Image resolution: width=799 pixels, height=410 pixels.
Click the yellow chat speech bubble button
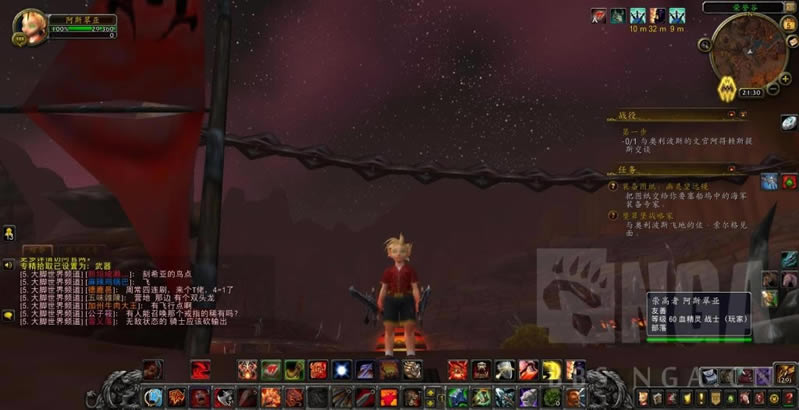[8, 315]
